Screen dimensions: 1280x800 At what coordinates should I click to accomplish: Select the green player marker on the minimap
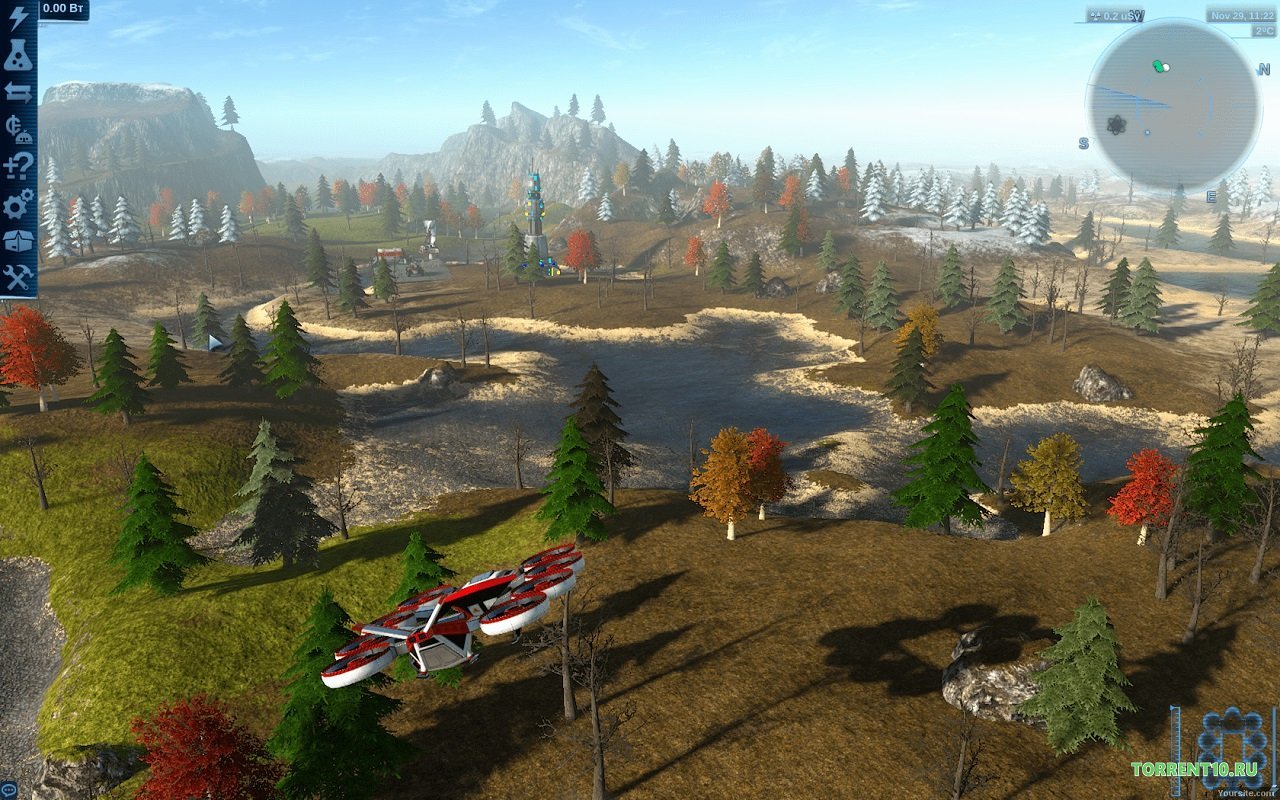1158,66
